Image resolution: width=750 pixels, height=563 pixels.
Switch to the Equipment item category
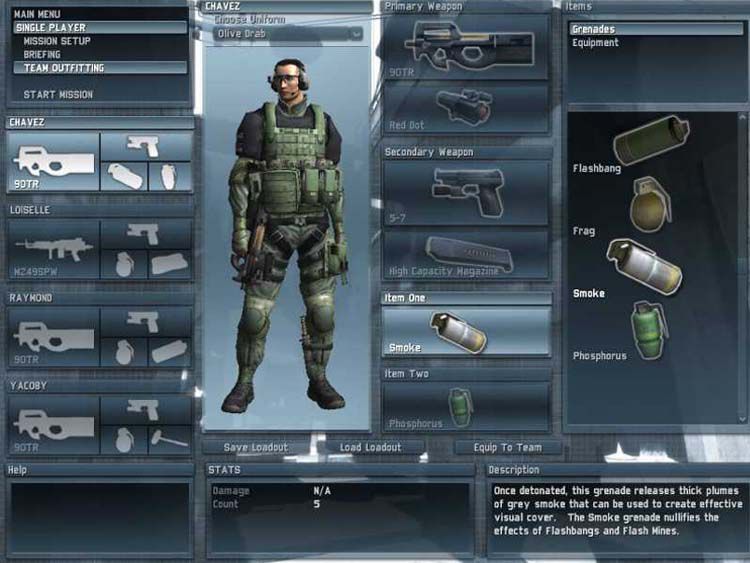[595, 43]
